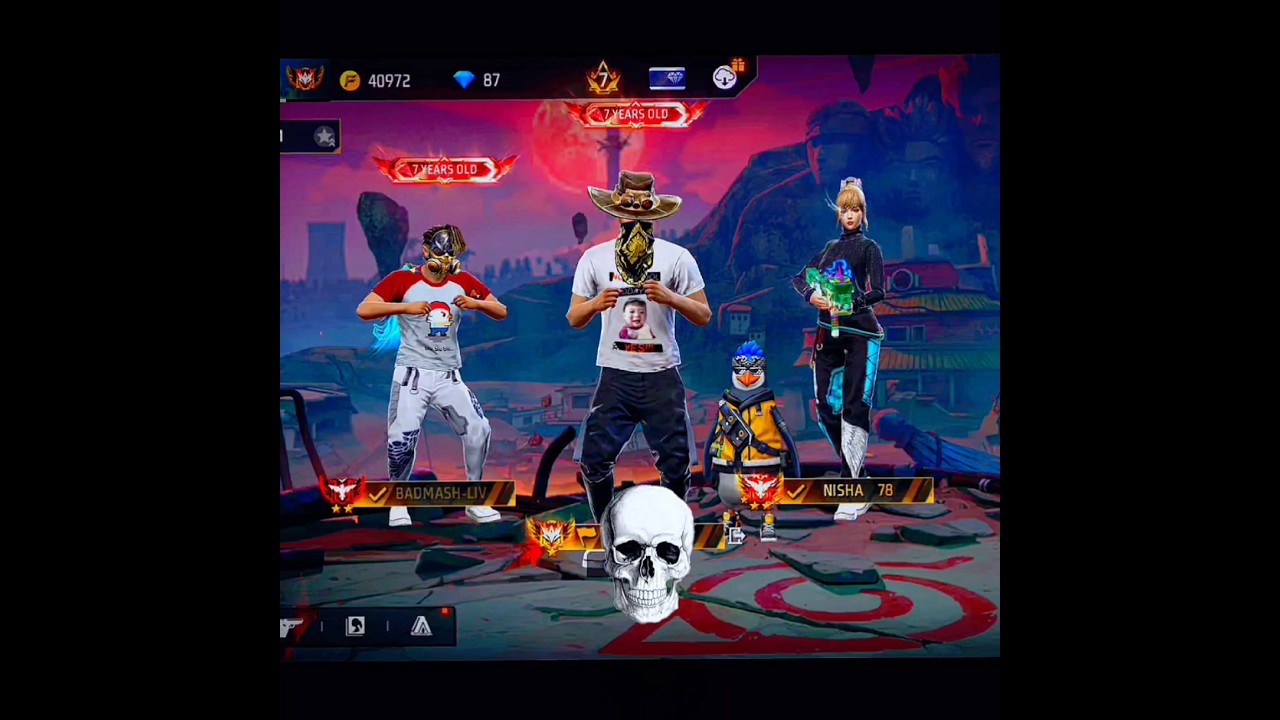Open the level 7 rank emblem
Screen dimensions: 1280x720
pos(603,78)
